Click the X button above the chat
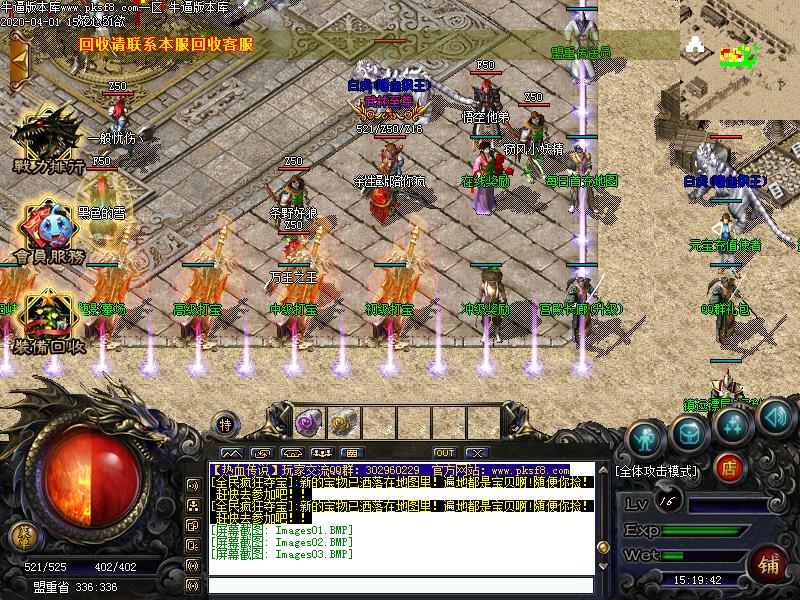The height and width of the screenshot is (600, 800). (x=475, y=453)
